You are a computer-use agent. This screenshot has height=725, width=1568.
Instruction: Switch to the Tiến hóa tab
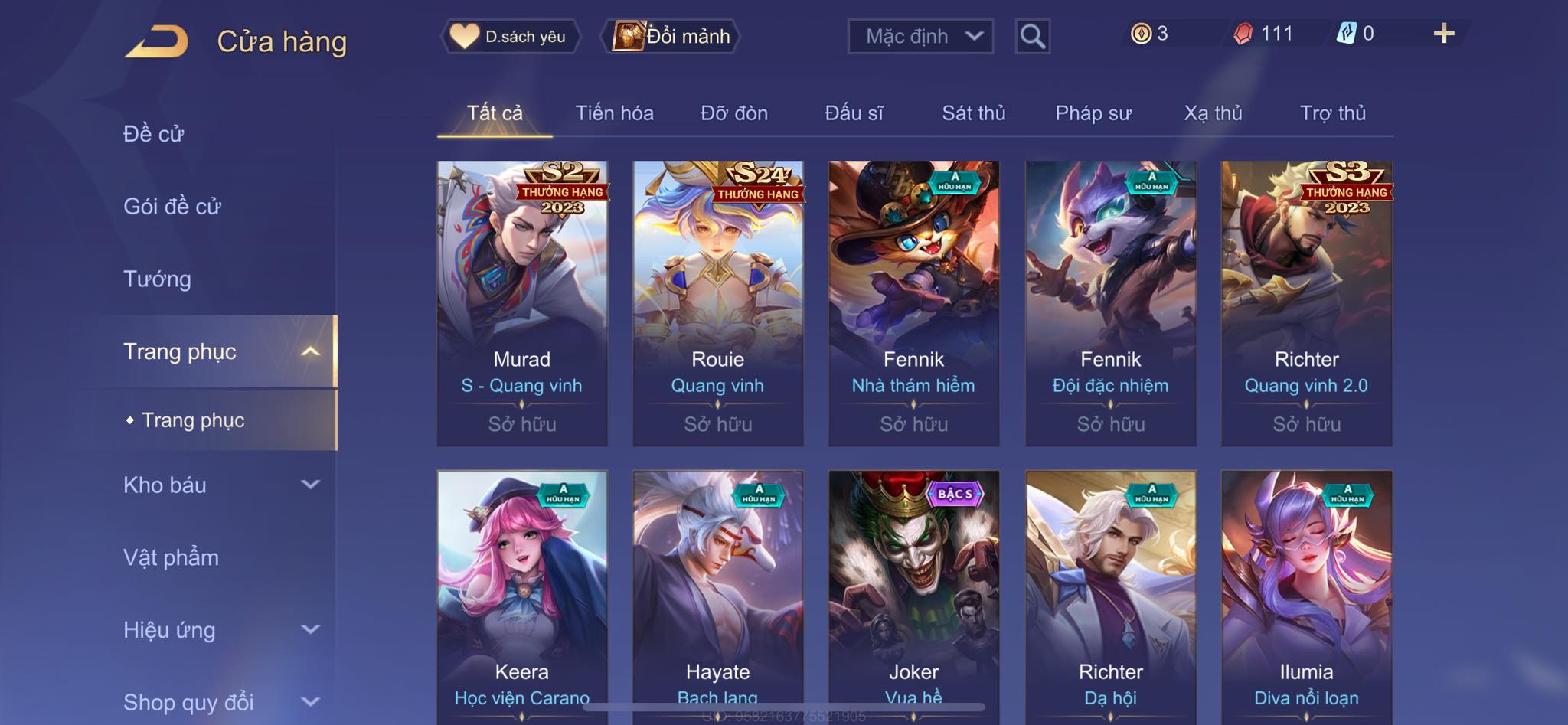[x=614, y=113]
